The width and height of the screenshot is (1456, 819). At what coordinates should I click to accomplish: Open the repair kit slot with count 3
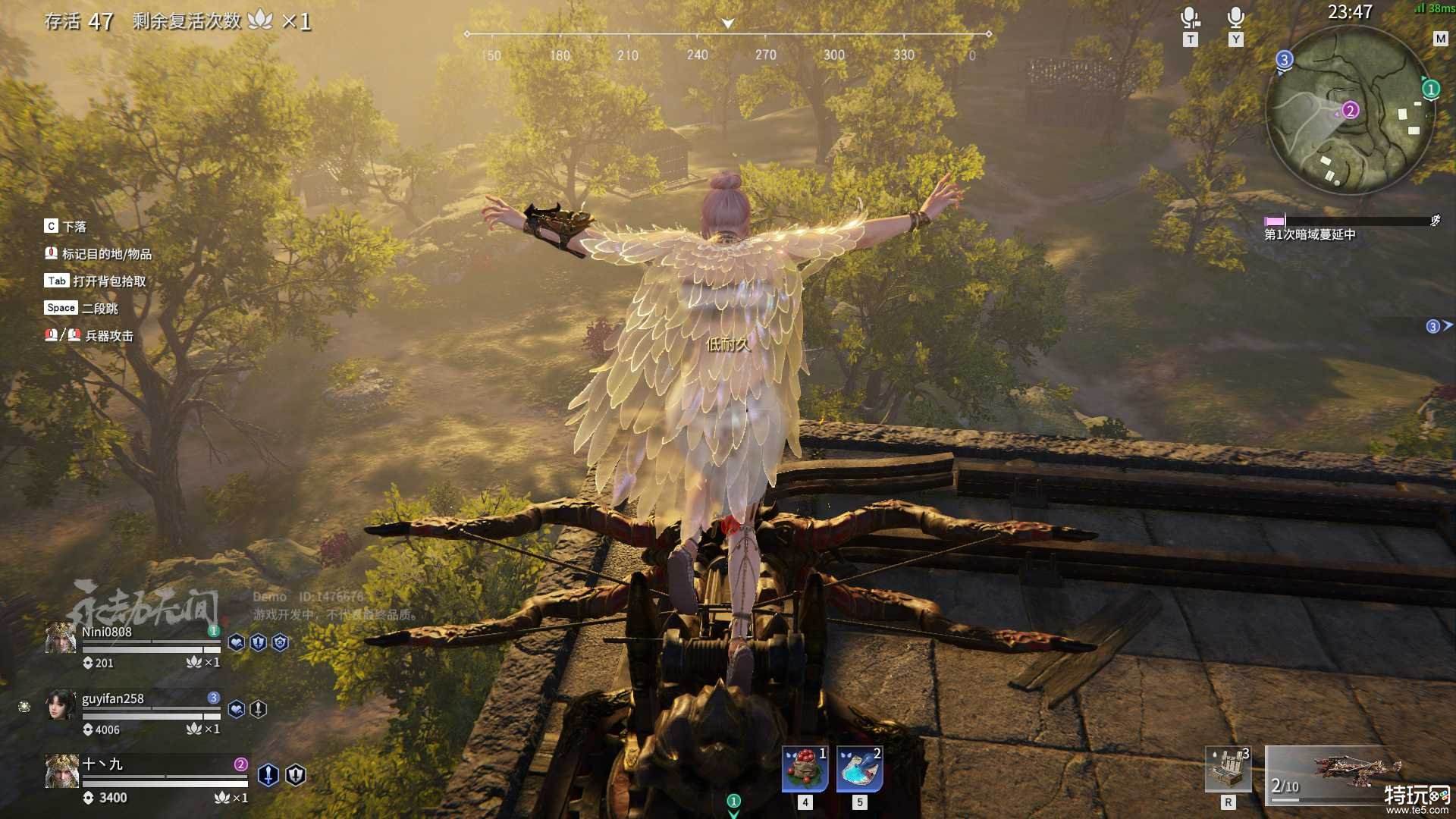coord(1228,768)
